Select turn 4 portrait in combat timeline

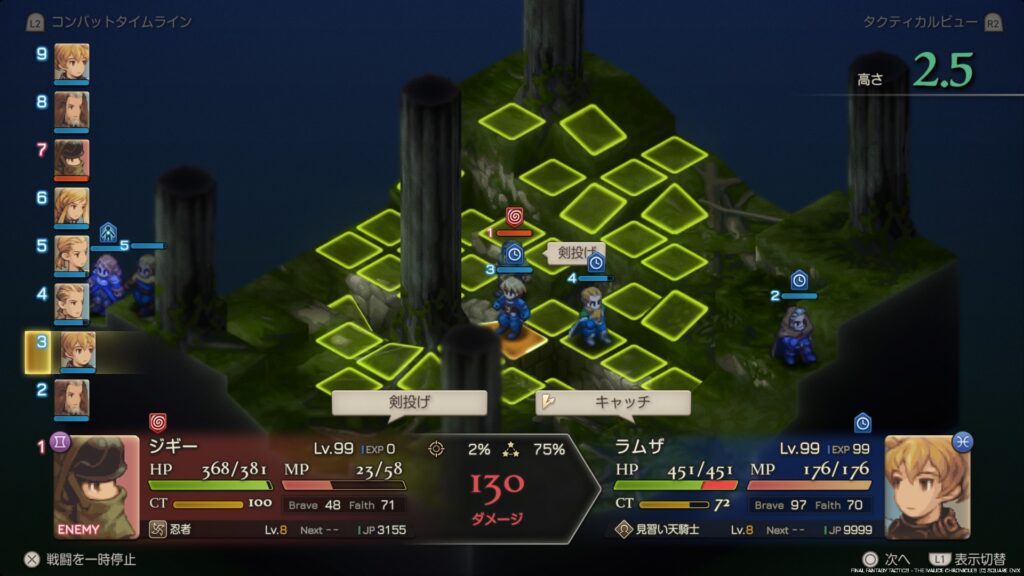pyautogui.click(x=71, y=301)
